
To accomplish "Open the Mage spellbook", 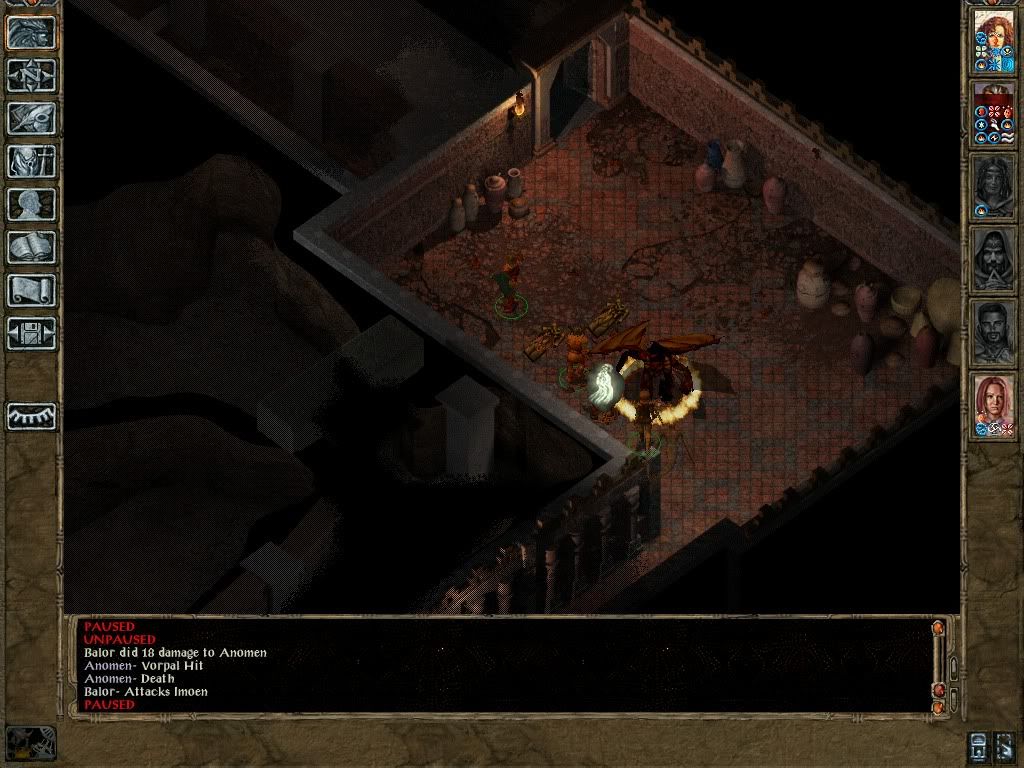I will click(31, 247).
